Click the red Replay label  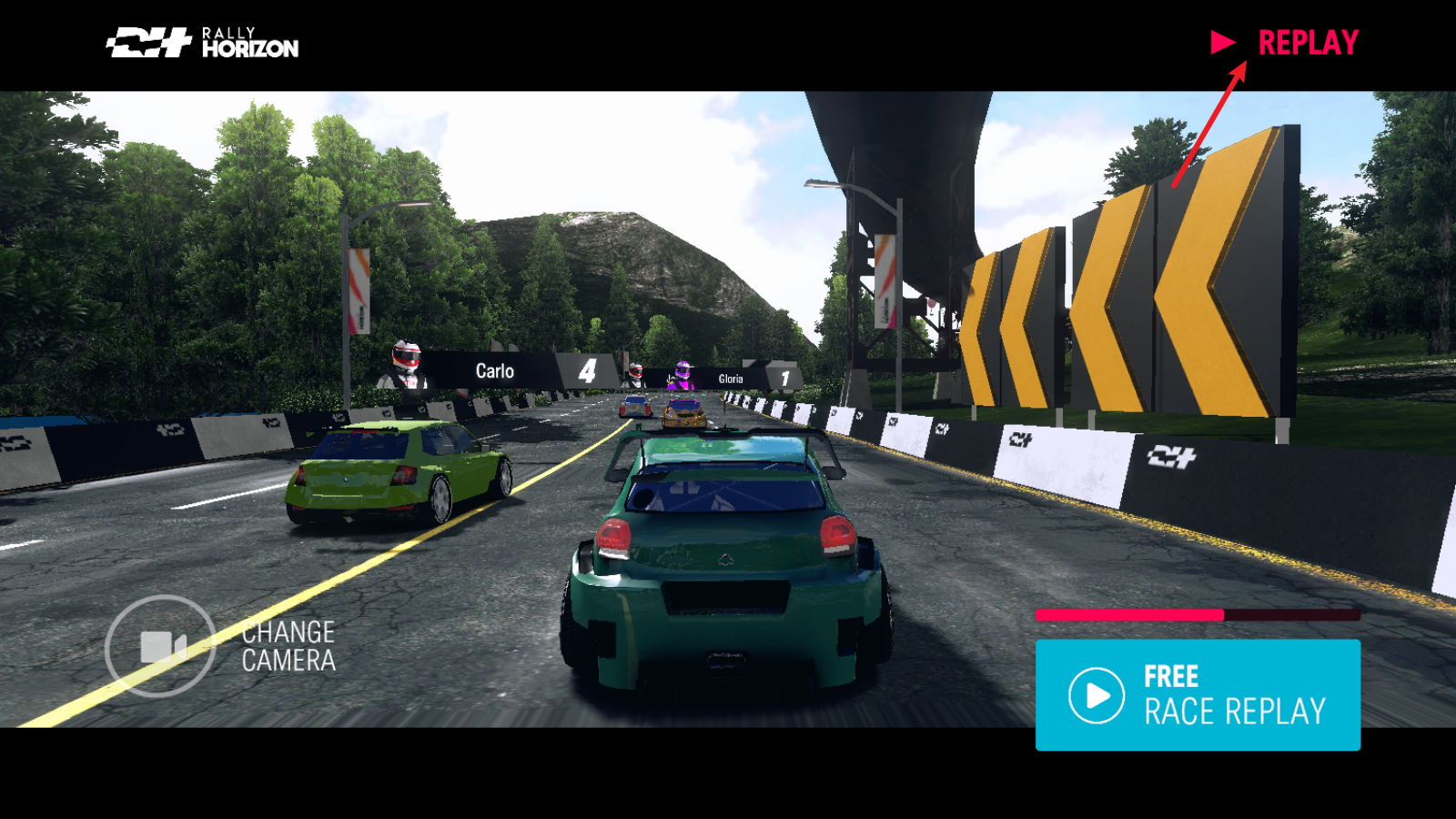coord(1307,43)
